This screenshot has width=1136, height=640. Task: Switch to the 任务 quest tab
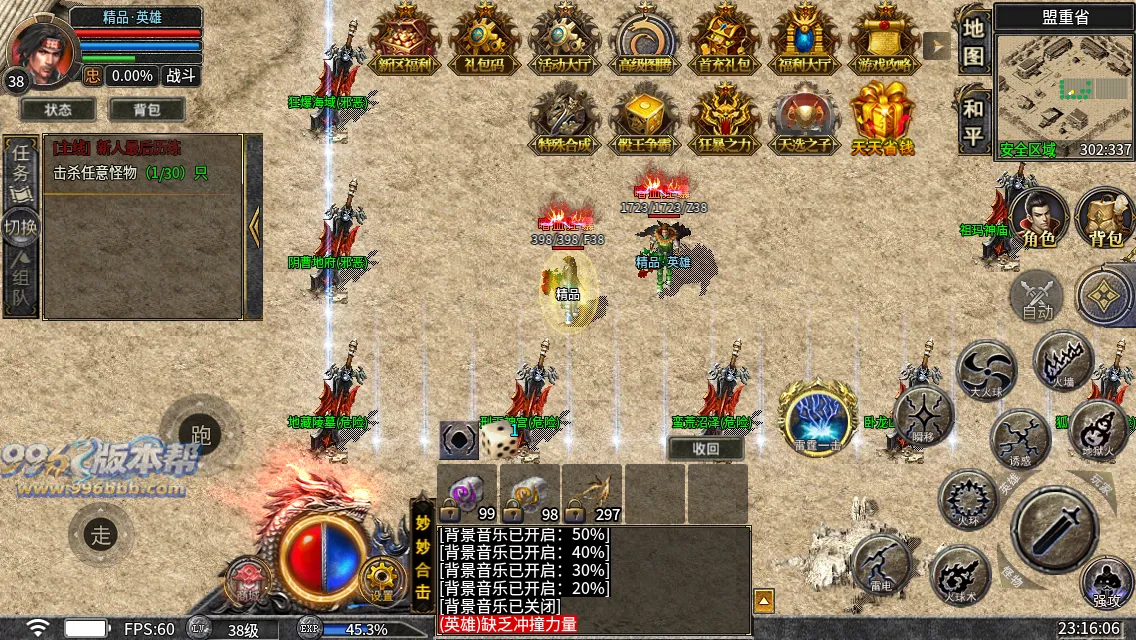(21, 170)
